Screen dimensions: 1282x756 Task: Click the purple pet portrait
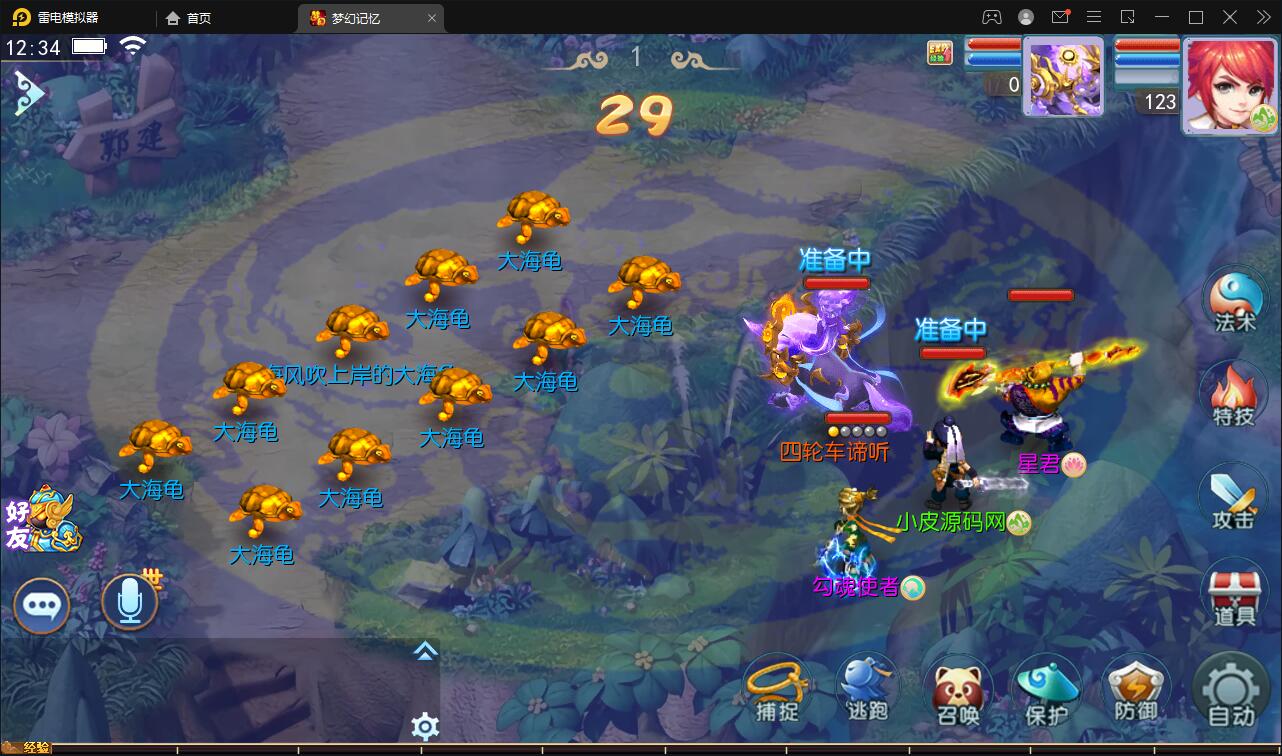(1064, 77)
